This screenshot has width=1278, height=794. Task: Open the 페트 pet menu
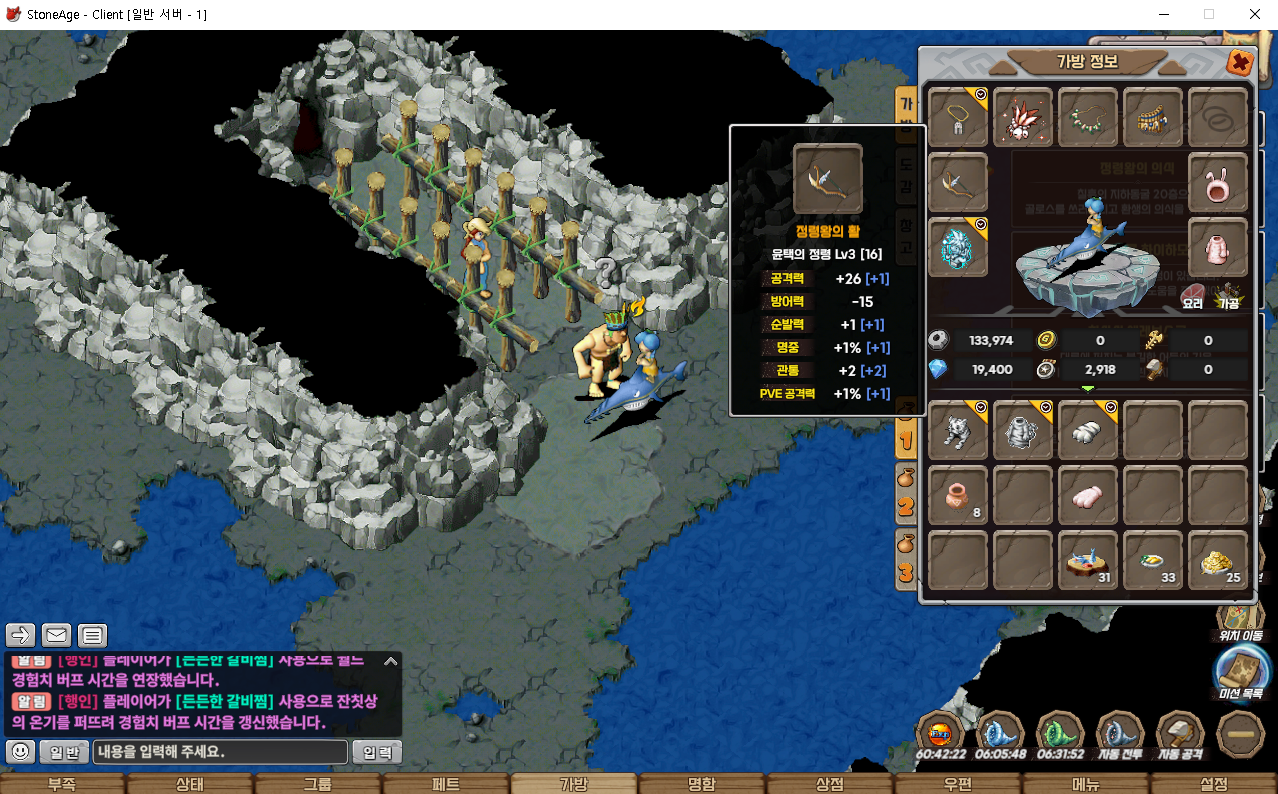click(x=446, y=784)
